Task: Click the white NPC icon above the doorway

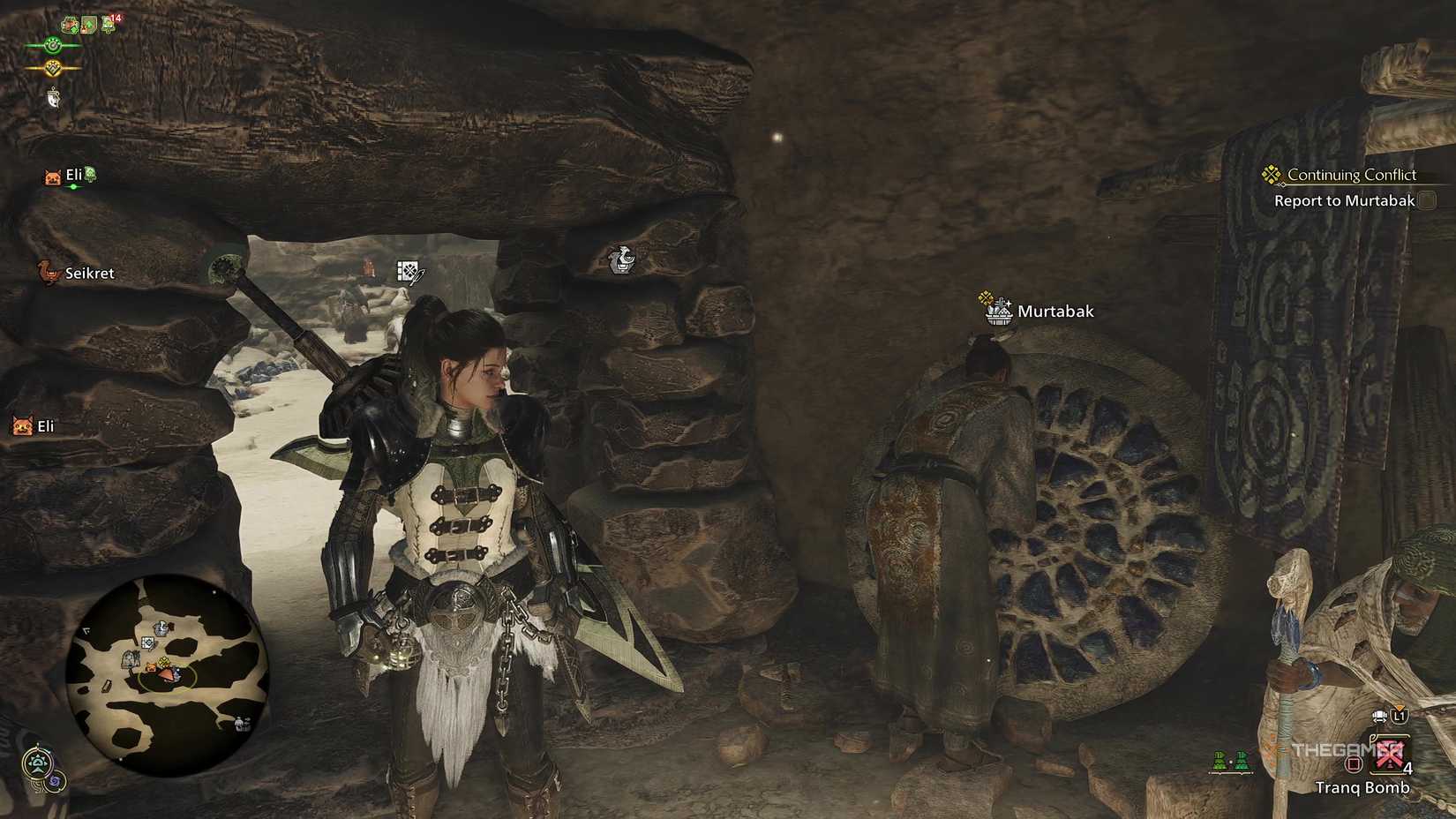Action: [620, 260]
